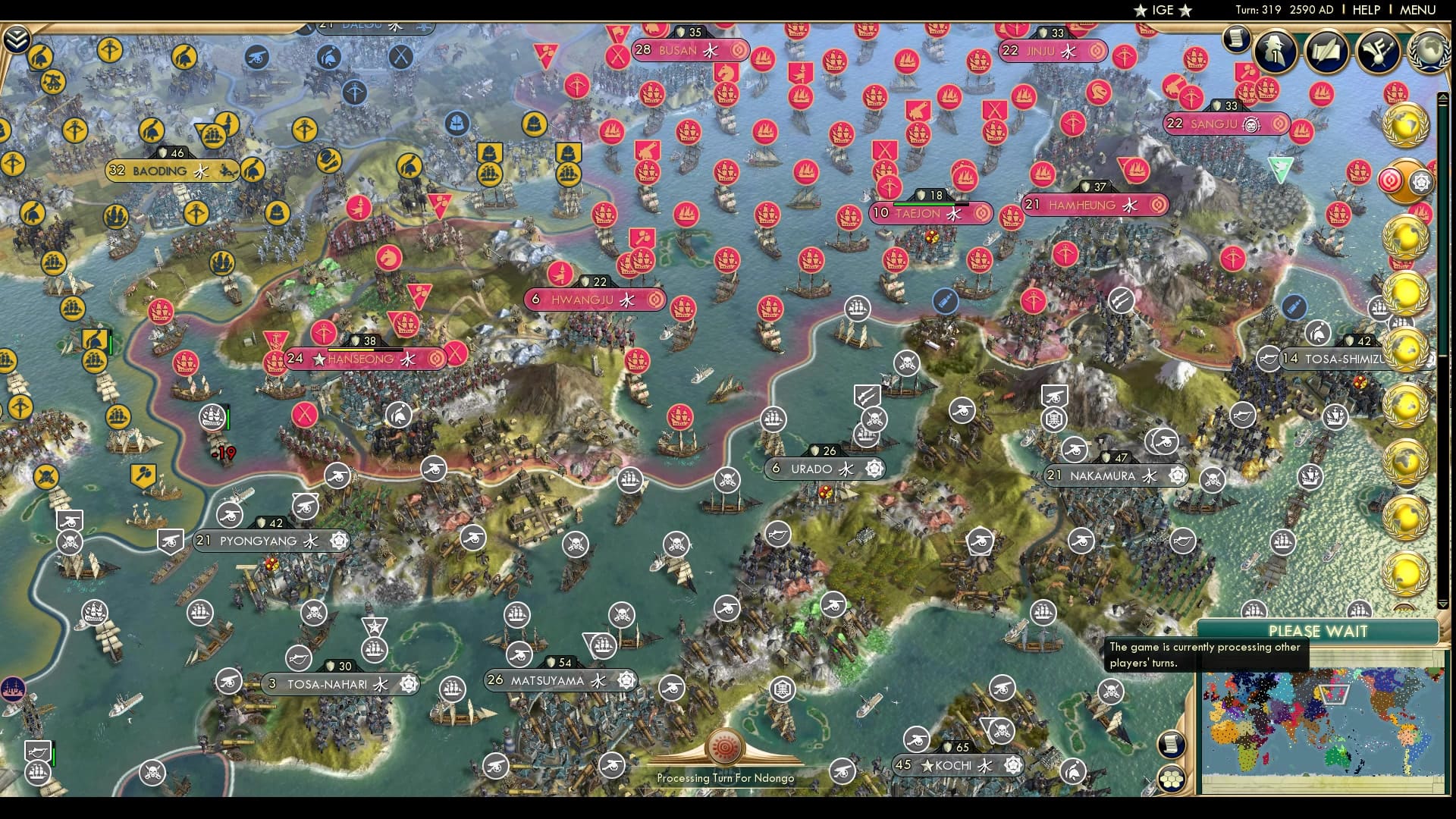Click the scroll-and-quill overview icon
This screenshot has height=819, width=1456.
[x=1326, y=51]
